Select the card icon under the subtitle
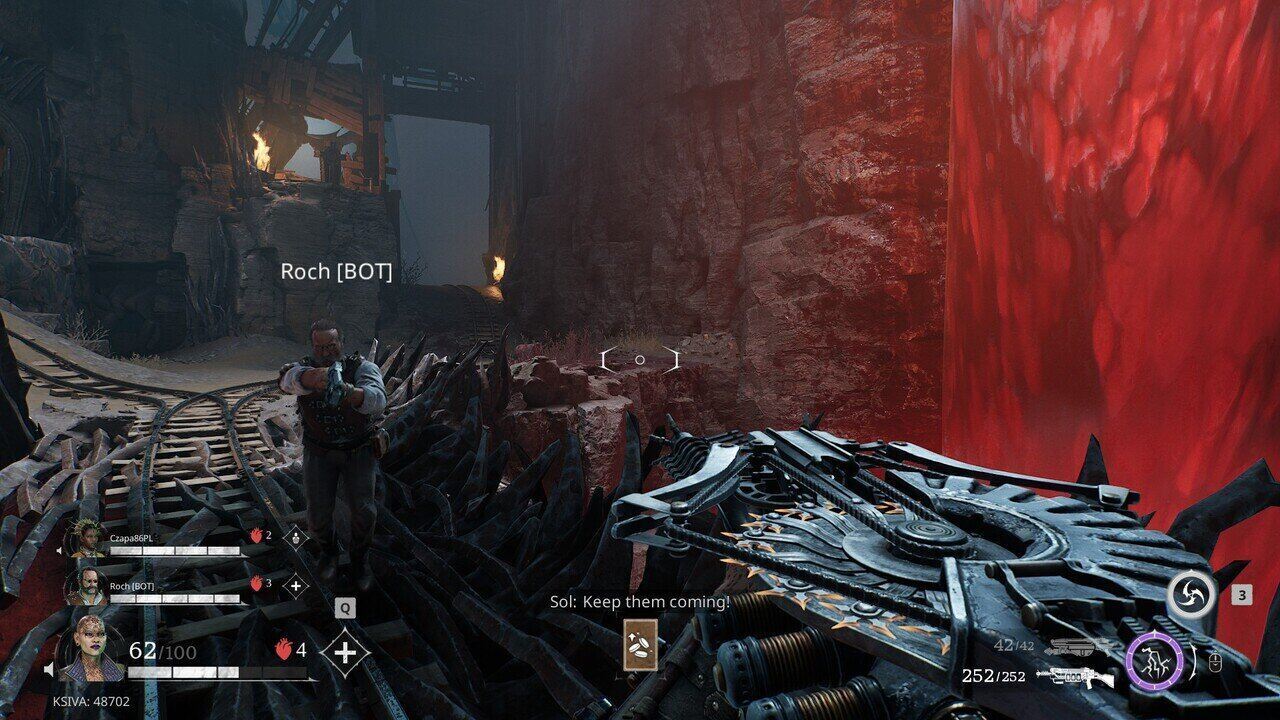The height and width of the screenshot is (720, 1280). [639, 645]
